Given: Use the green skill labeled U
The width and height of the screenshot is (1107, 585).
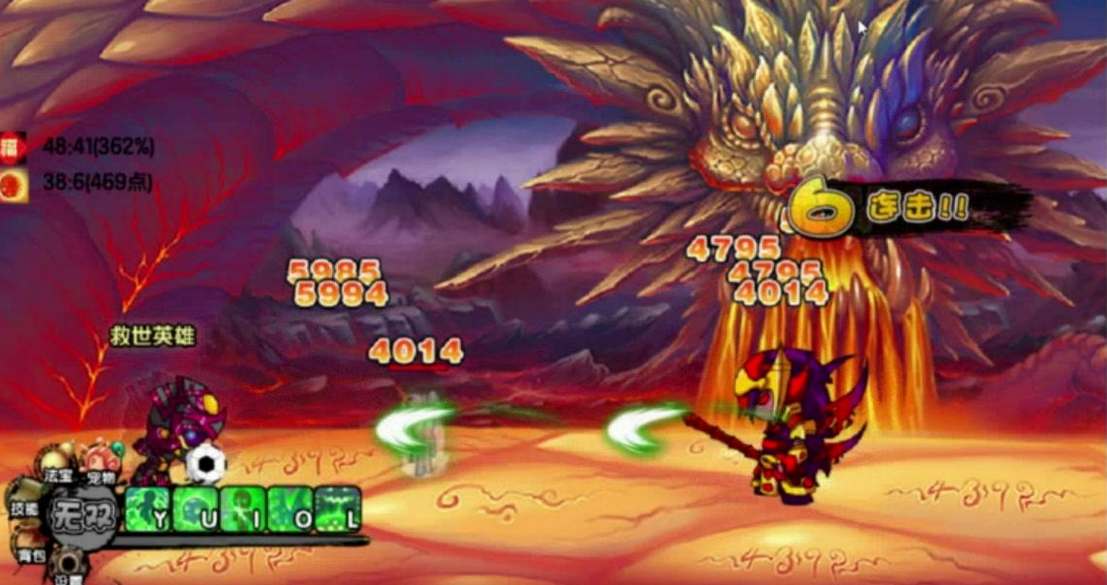Looking at the screenshot, I should (x=193, y=509).
